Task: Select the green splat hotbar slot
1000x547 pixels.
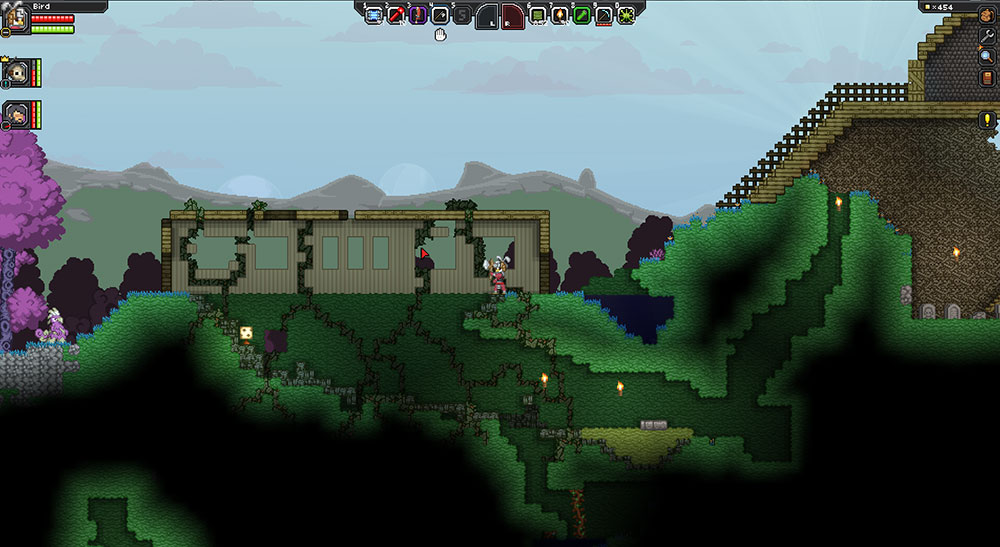Action: [626, 15]
